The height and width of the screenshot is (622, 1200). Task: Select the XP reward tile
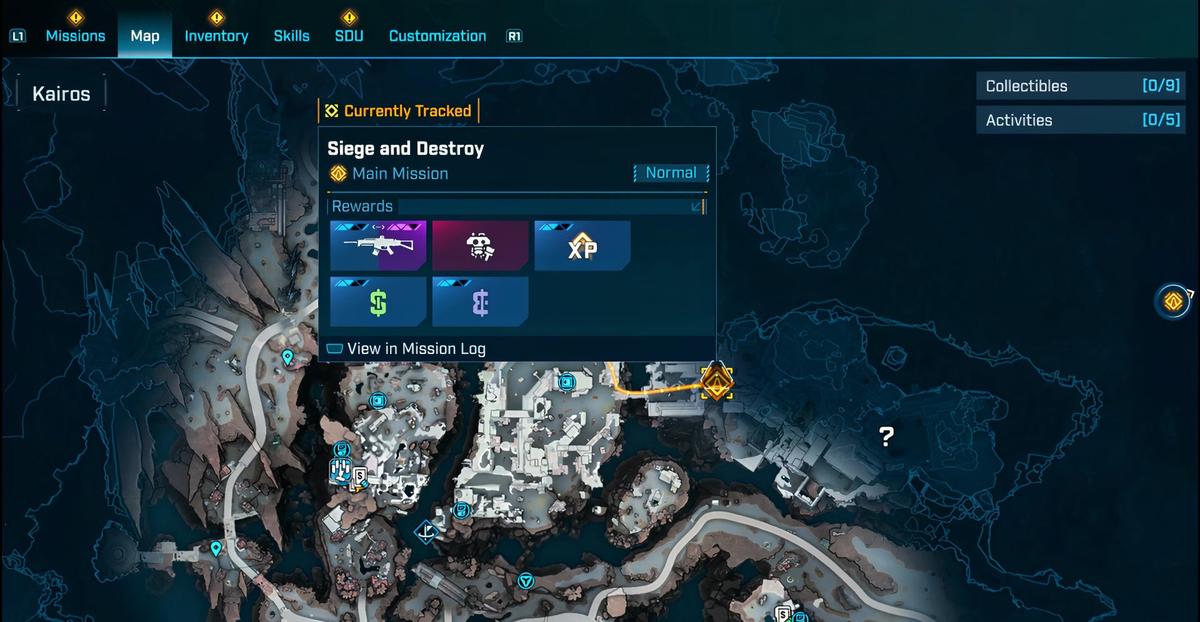click(x=582, y=246)
